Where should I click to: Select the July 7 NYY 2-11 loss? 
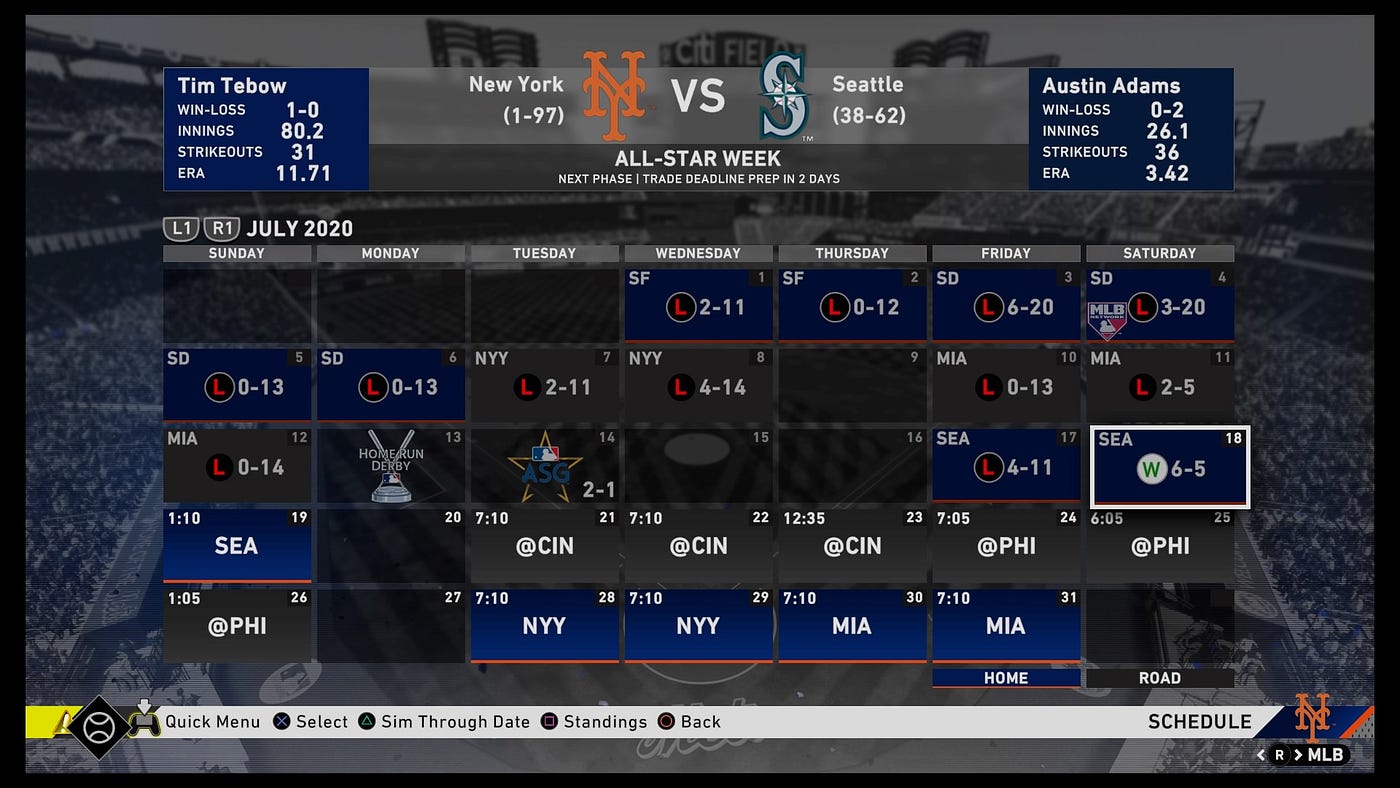(x=544, y=385)
